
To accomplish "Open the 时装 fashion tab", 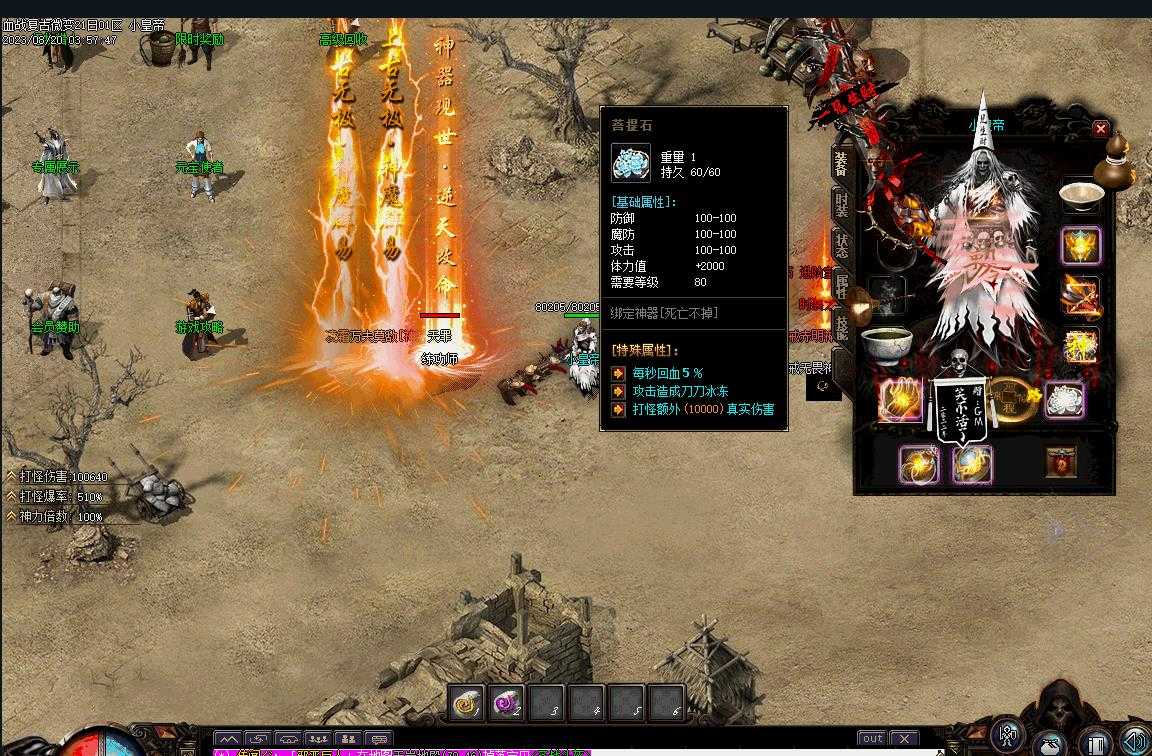I will [842, 205].
